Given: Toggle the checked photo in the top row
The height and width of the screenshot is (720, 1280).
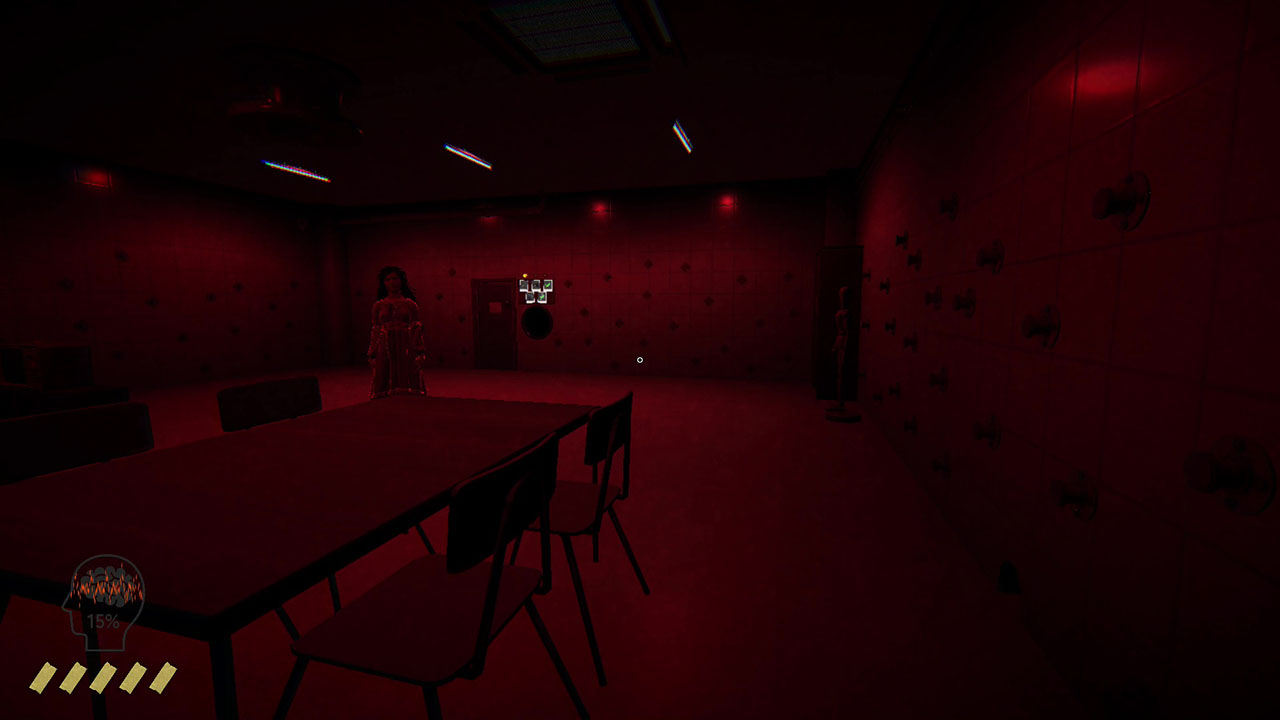Looking at the screenshot, I should pos(548,284).
